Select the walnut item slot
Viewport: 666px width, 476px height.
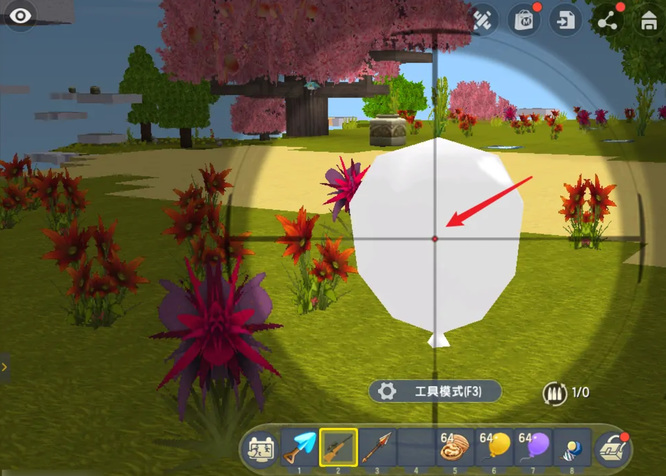click(455, 448)
